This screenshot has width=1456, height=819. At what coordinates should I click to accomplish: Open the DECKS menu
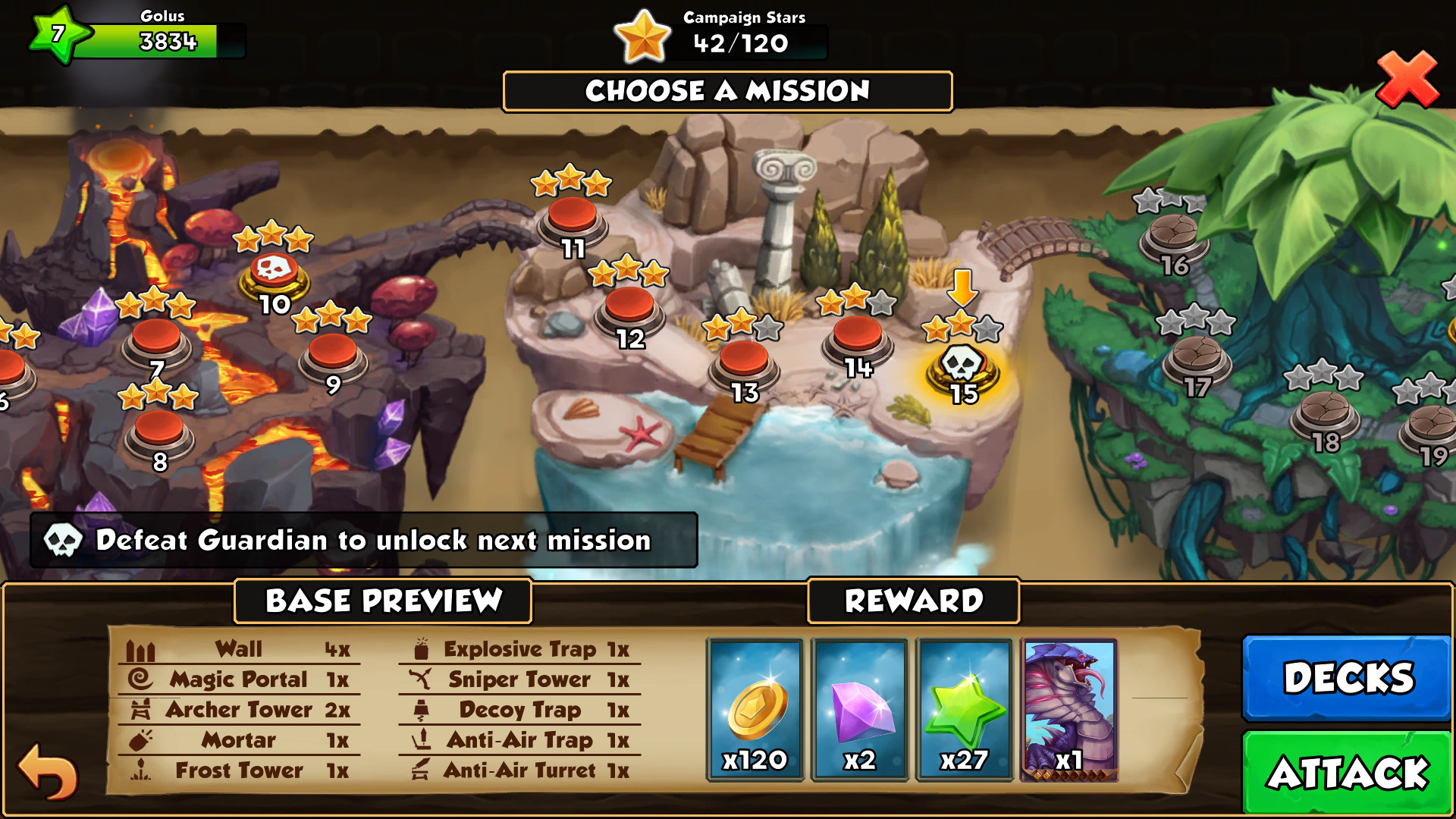pyautogui.click(x=1347, y=678)
